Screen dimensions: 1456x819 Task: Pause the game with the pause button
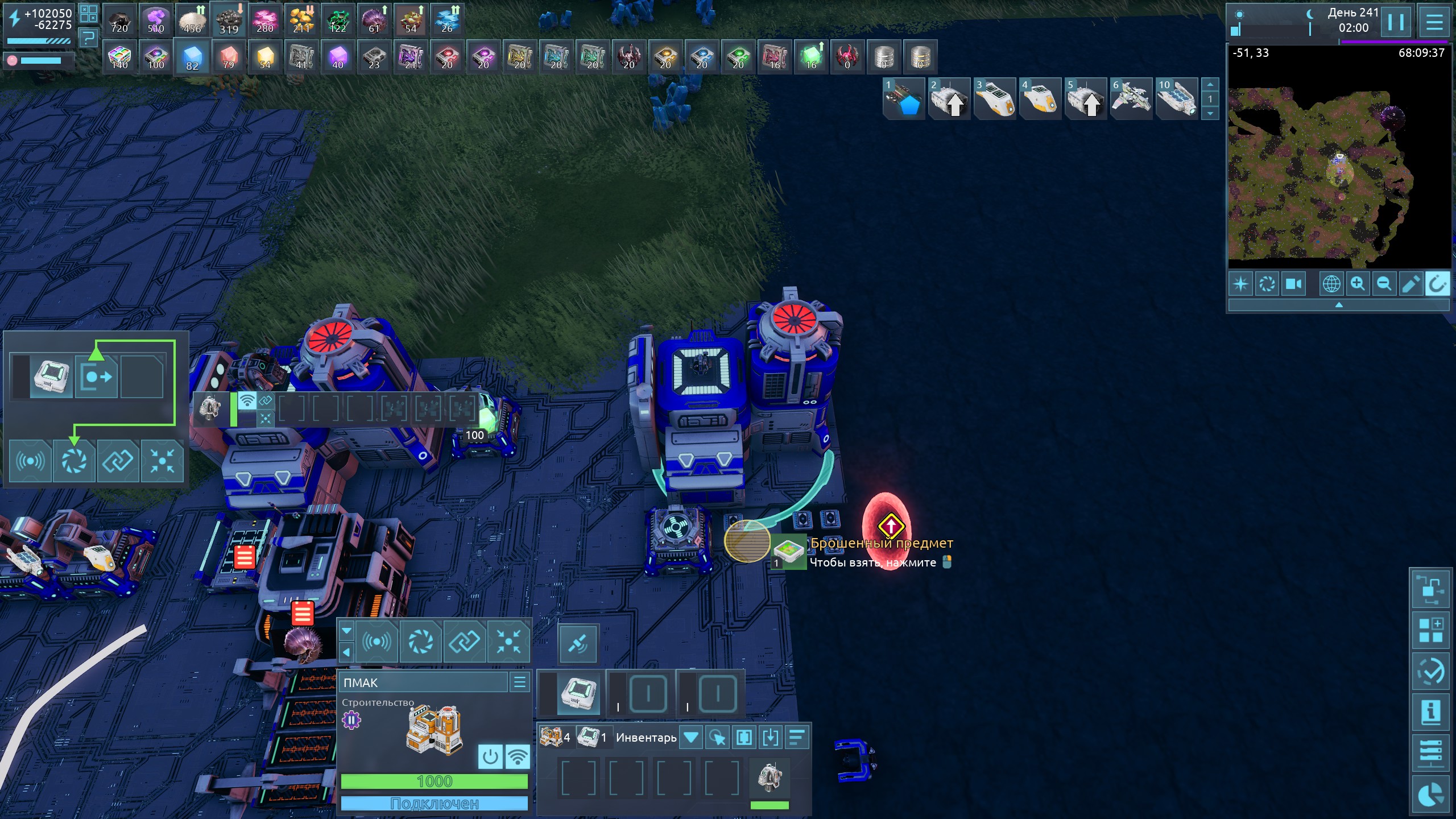point(1396,23)
